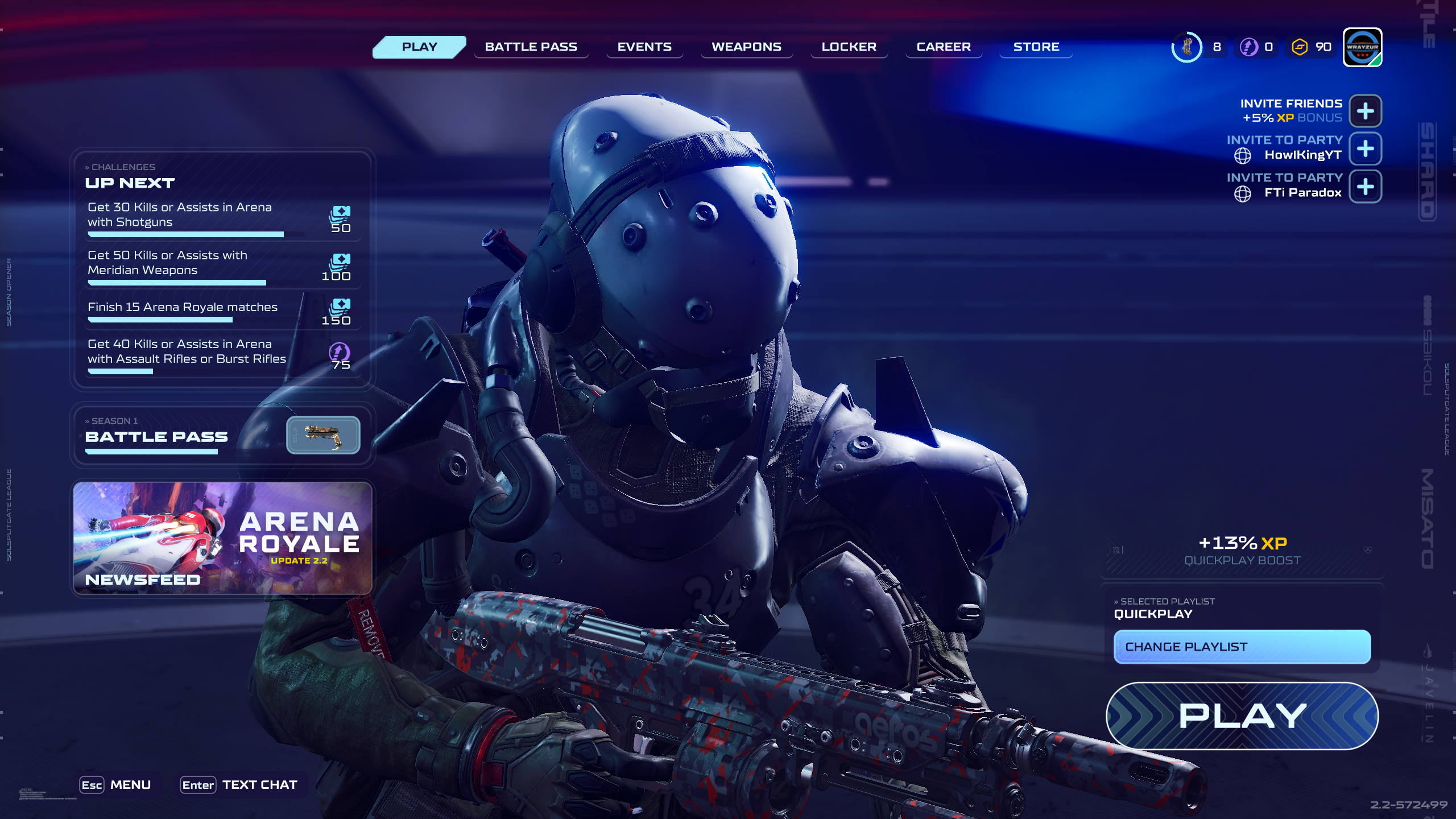The height and width of the screenshot is (819, 1456).
Task: Invite HowlKingYT to party
Action: (1365, 148)
